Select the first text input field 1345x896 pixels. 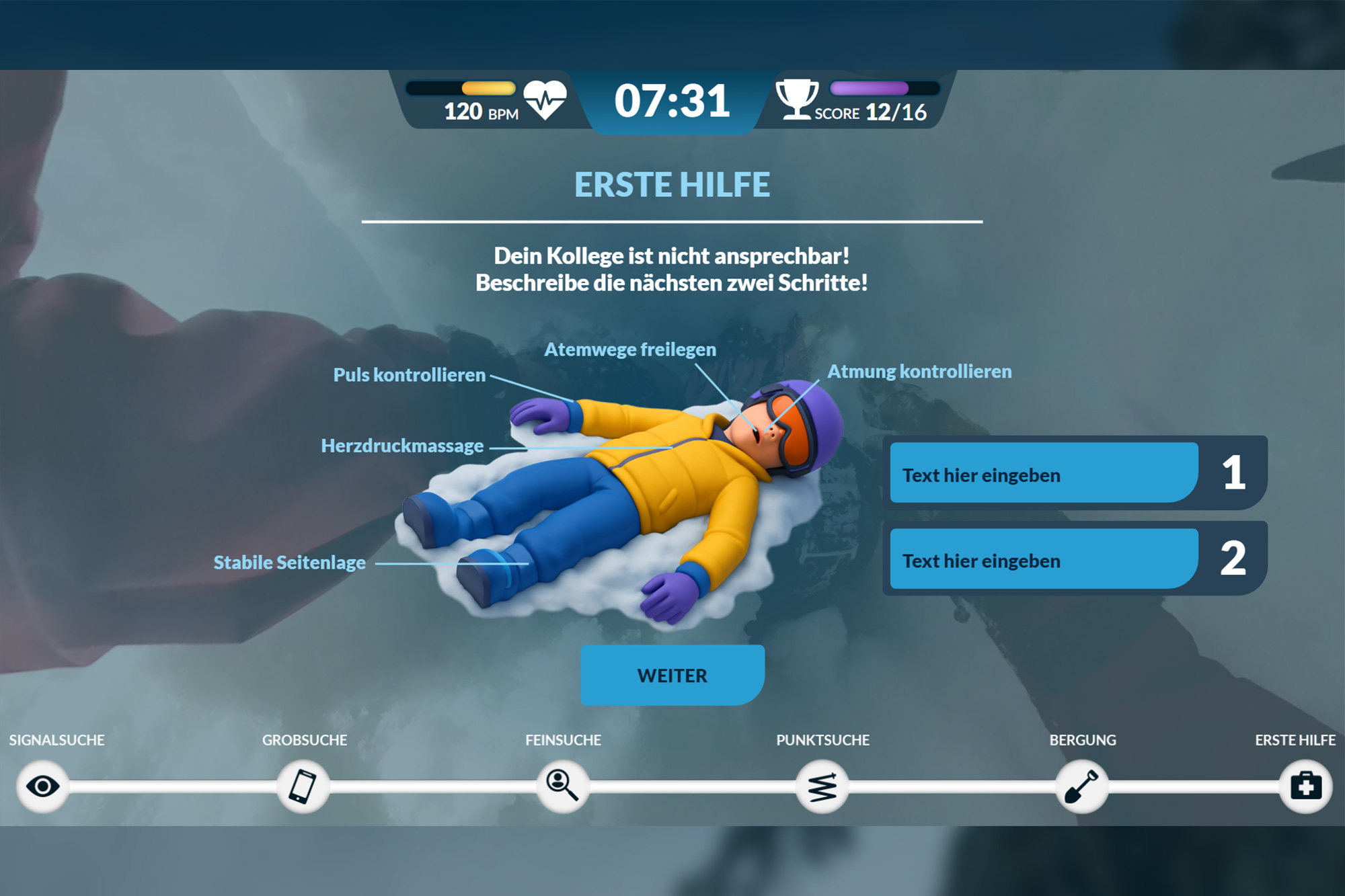(1043, 473)
